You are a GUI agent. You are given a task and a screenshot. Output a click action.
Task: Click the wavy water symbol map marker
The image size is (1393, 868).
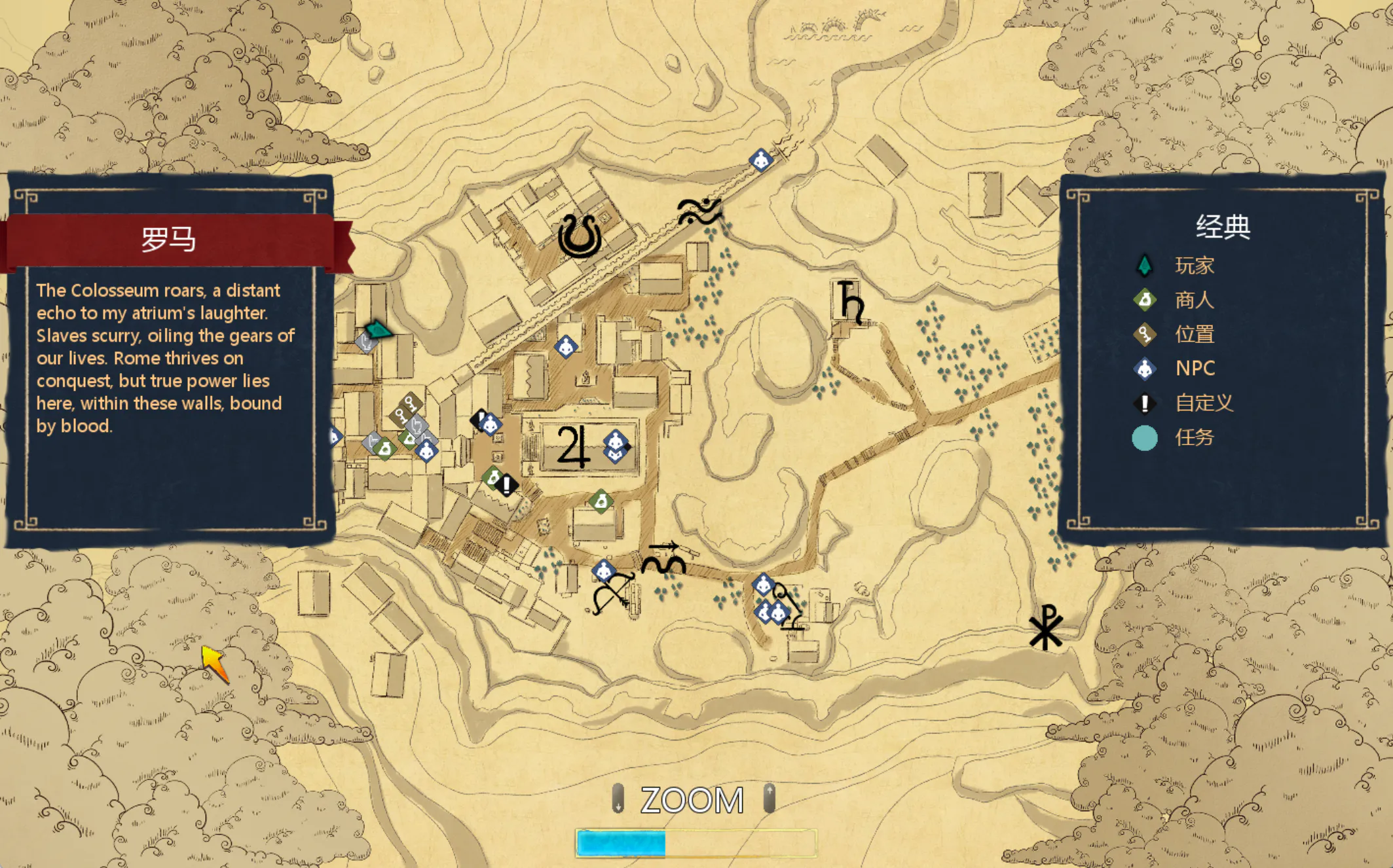pos(699,211)
